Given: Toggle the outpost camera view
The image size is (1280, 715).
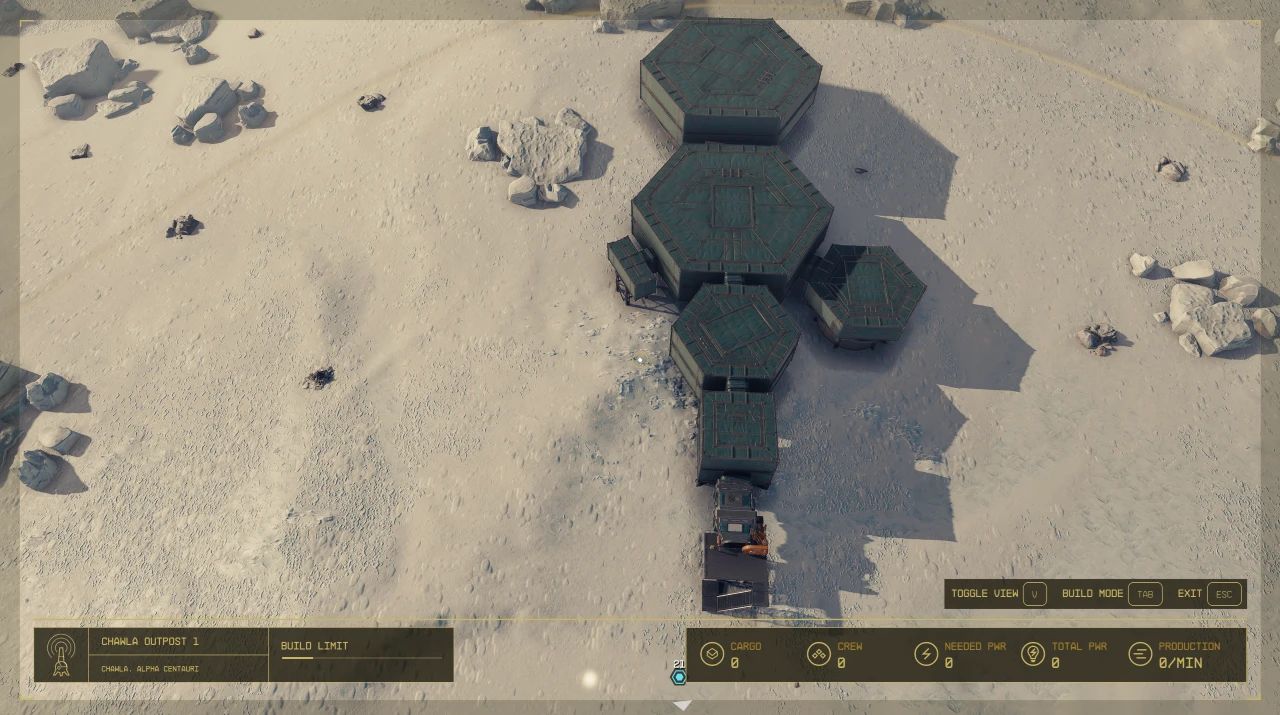Looking at the screenshot, I should click(1034, 594).
